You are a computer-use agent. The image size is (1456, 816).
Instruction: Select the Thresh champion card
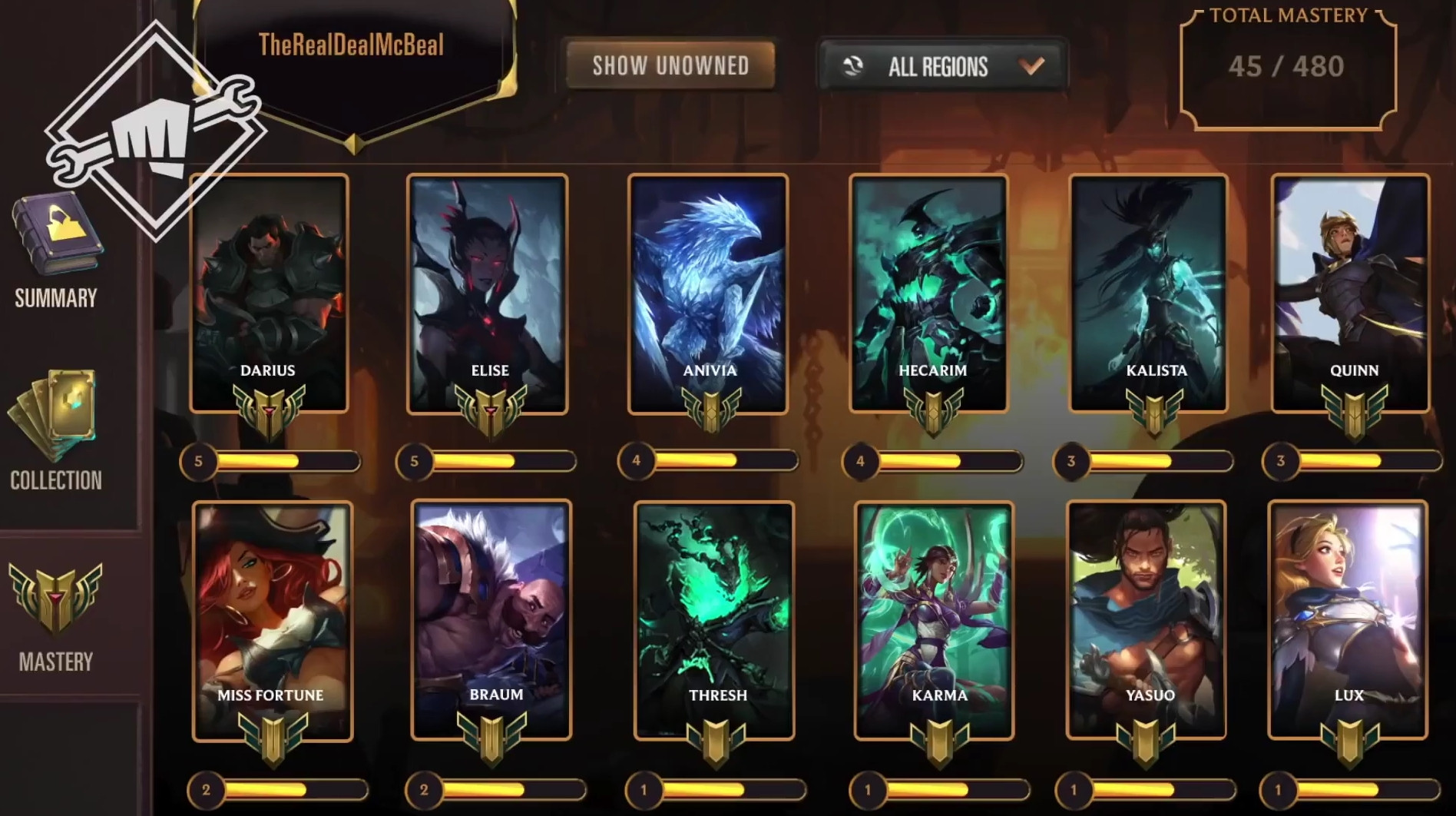(x=716, y=607)
